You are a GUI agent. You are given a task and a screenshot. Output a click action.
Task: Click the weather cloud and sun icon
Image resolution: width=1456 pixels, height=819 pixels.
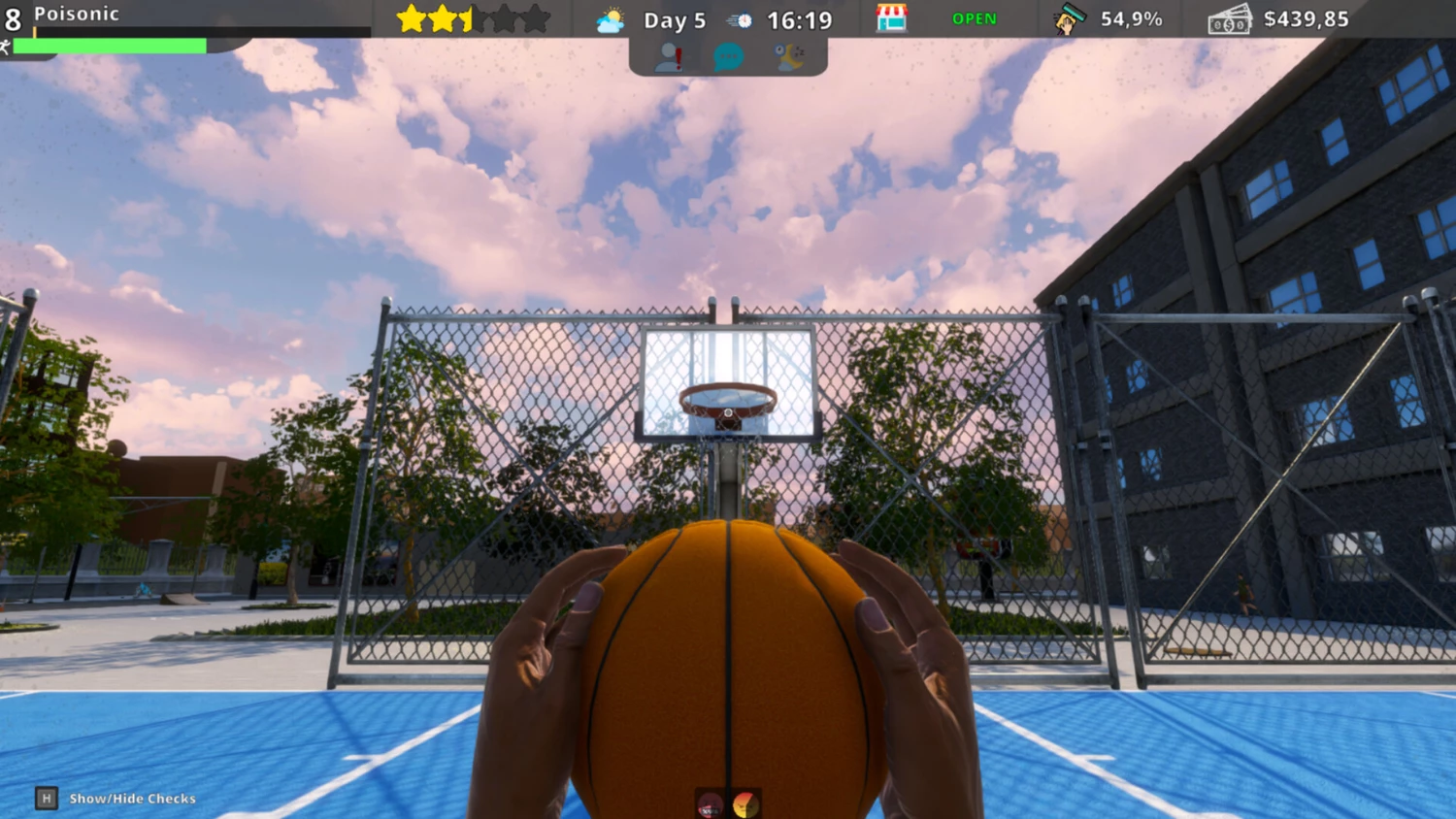[611, 20]
